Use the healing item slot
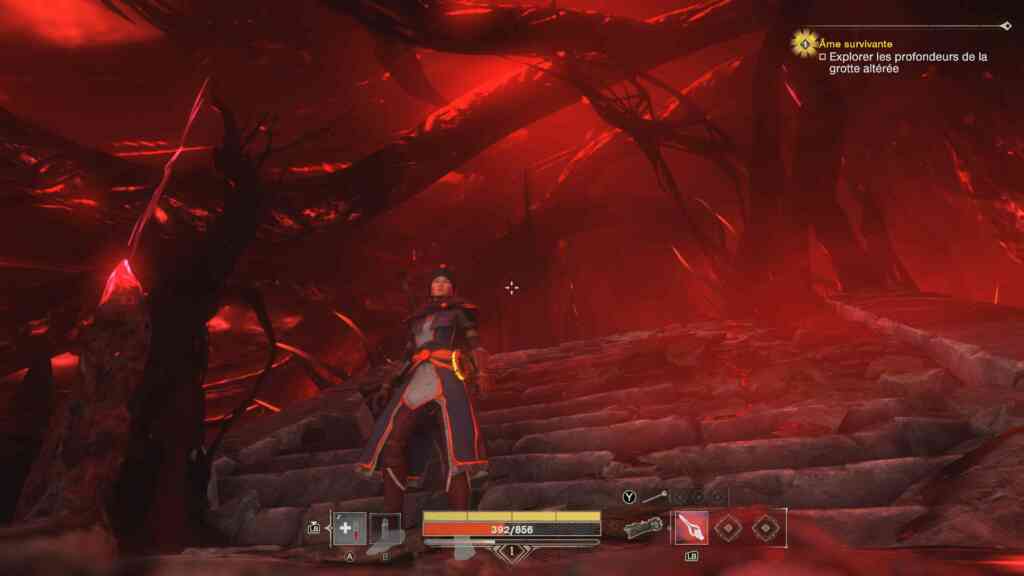Image resolution: width=1024 pixels, height=576 pixels. 349,528
